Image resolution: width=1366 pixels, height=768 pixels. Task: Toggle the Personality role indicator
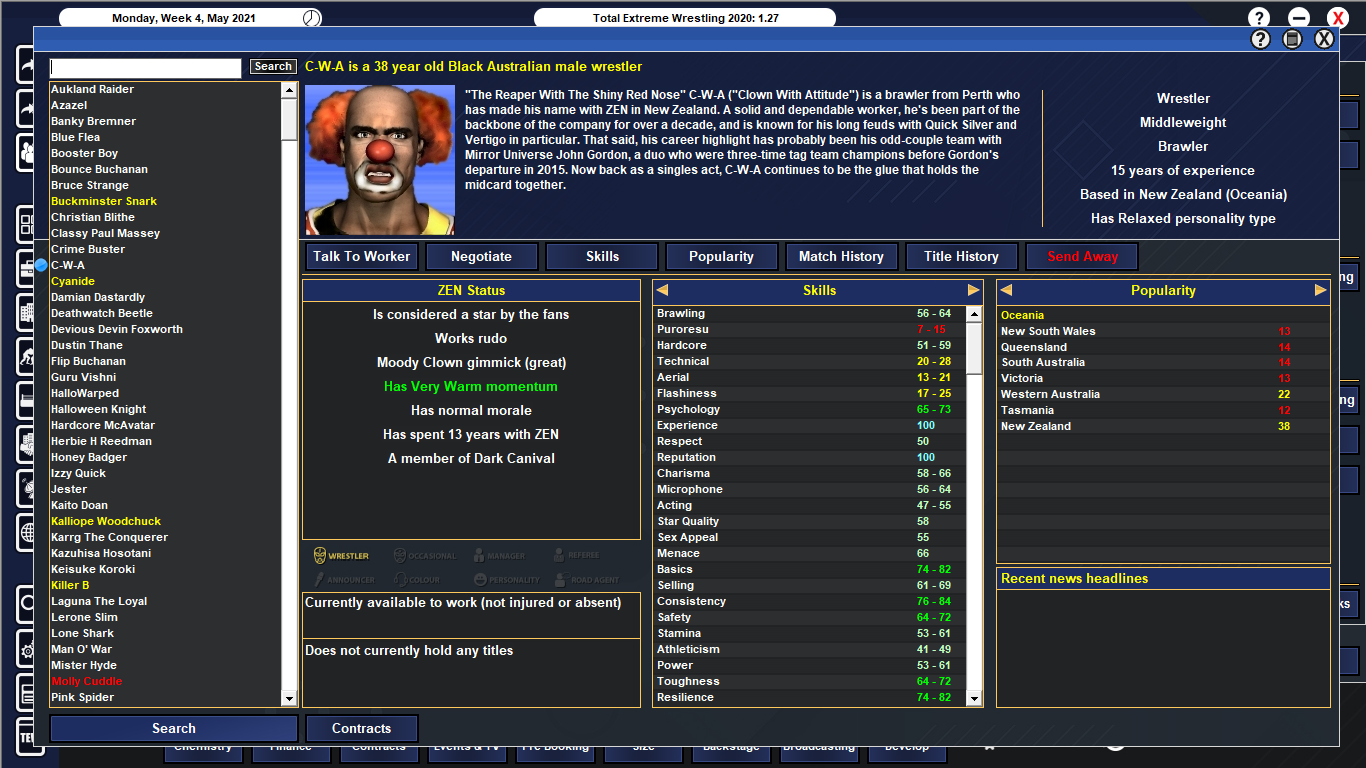point(482,578)
